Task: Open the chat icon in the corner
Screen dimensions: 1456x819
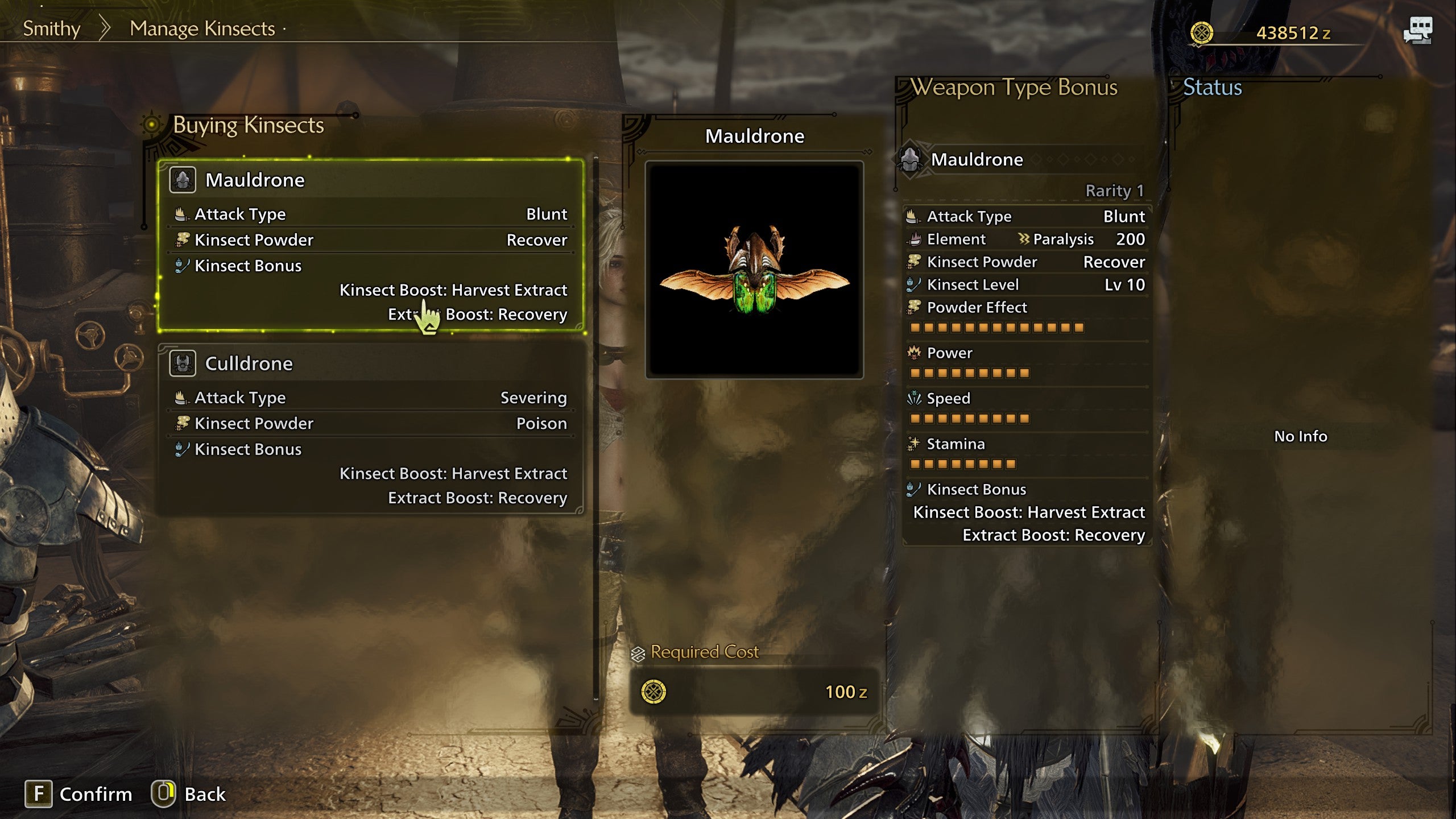Action: [1417, 30]
